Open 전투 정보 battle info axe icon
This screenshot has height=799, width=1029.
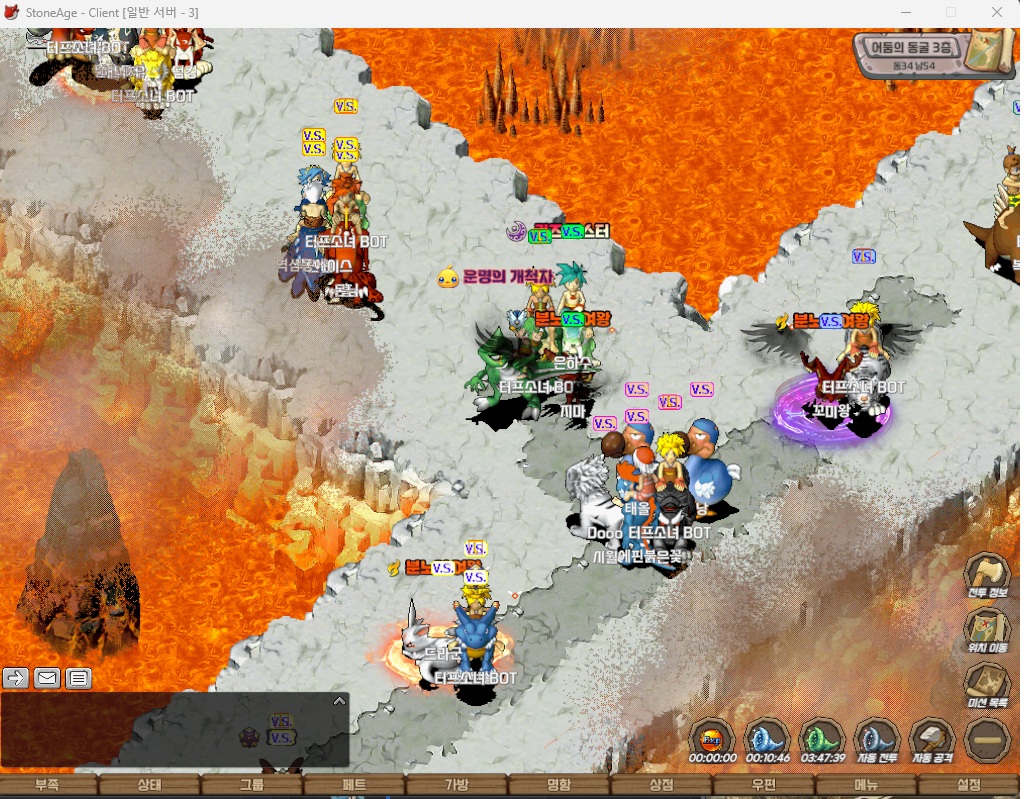(x=986, y=575)
